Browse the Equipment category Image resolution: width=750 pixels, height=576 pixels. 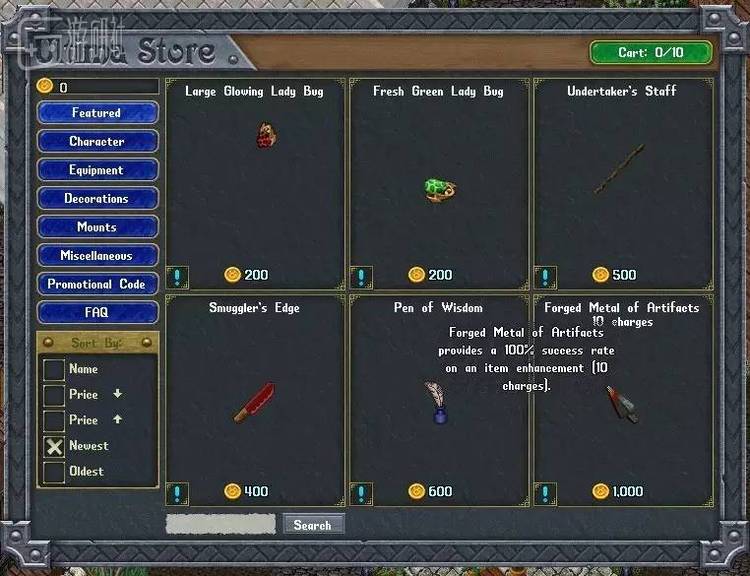97,170
